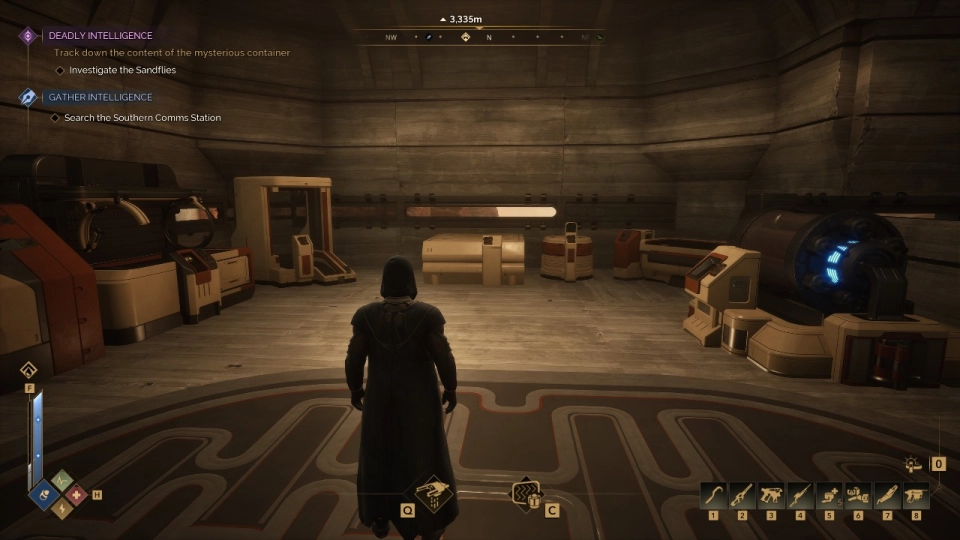Equip the rifle in hotbar slot 2
The image size is (960, 540).
(x=742, y=493)
